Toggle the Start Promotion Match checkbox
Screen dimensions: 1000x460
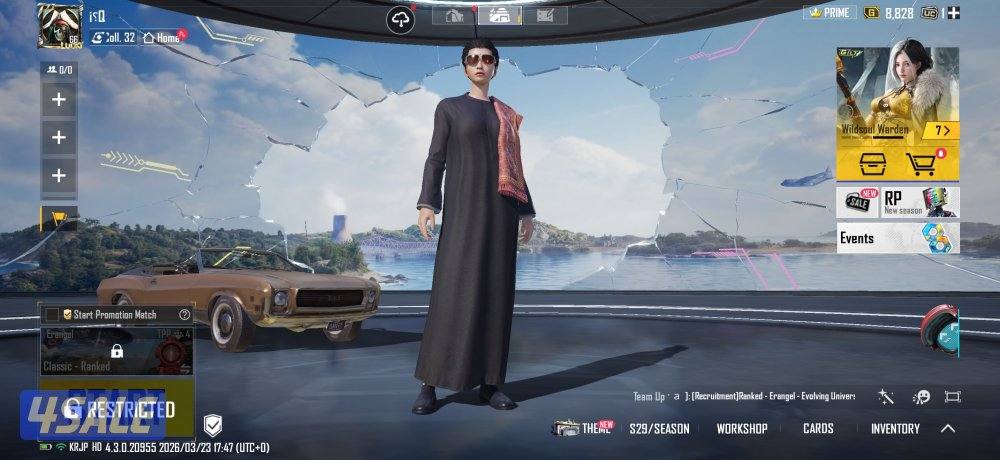pyautogui.click(x=52, y=314)
